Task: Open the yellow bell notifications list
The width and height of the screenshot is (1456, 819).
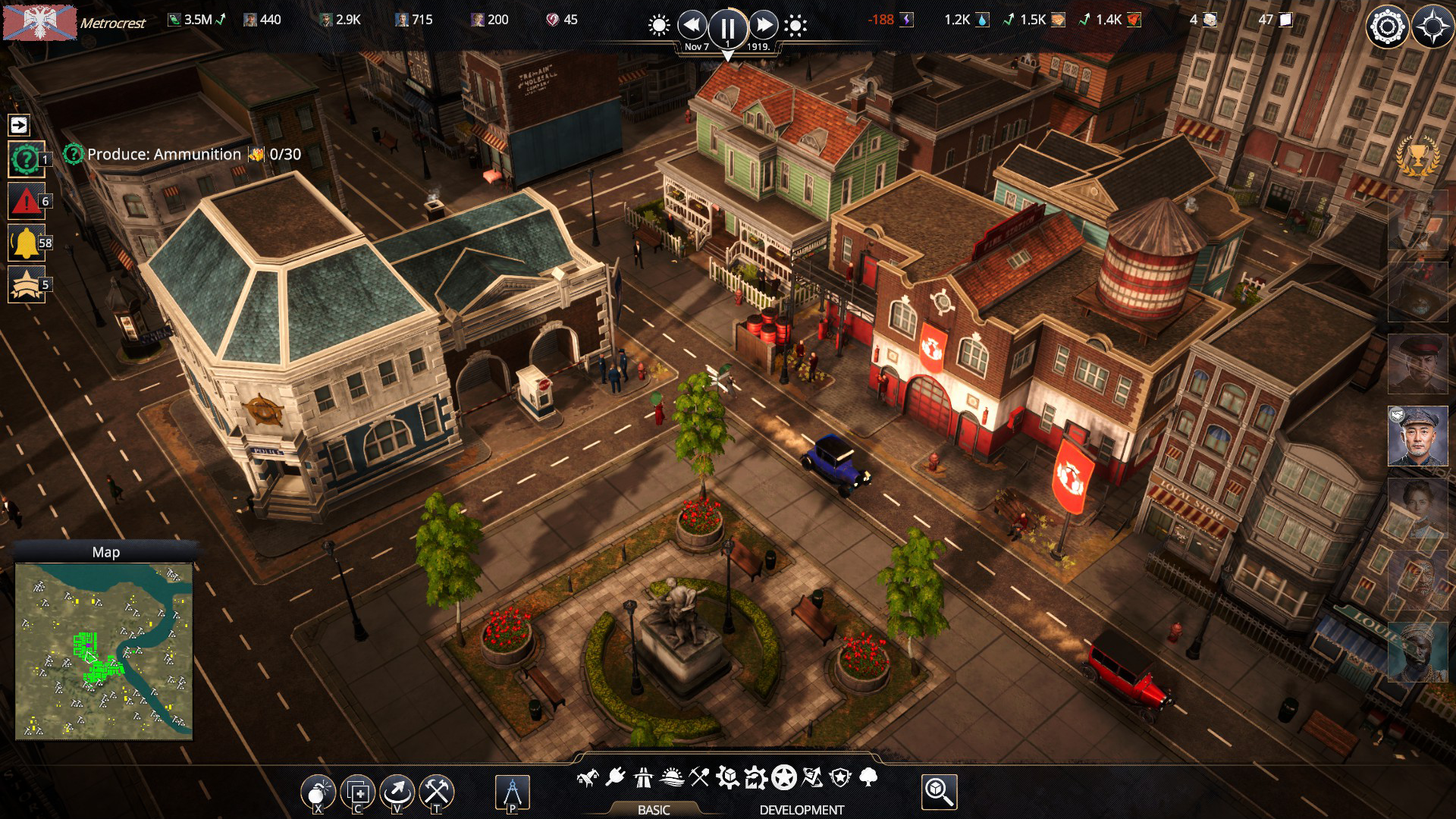Action: tap(27, 243)
